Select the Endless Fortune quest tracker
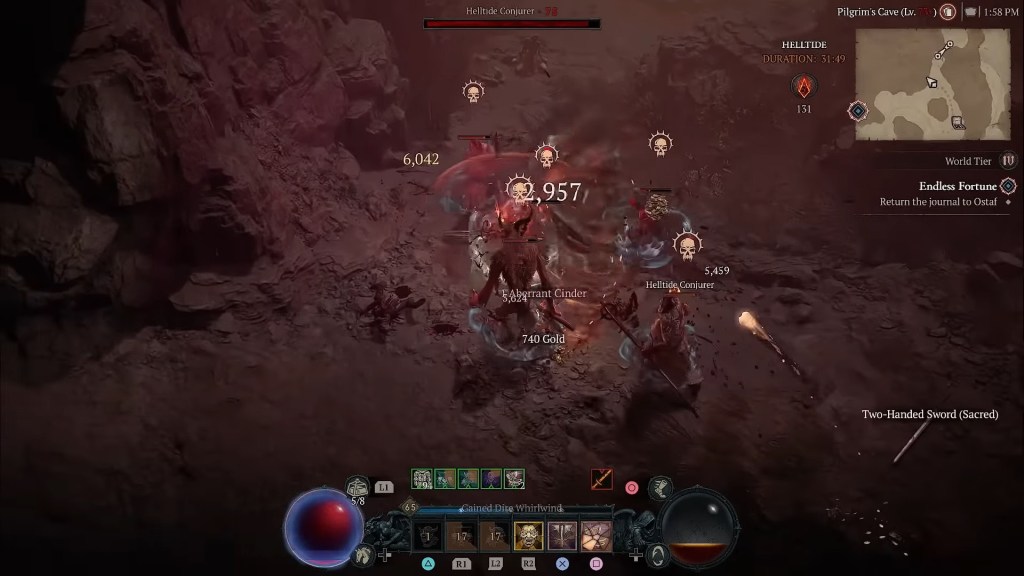The width and height of the screenshot is (1024, 576). click(957, 186)
